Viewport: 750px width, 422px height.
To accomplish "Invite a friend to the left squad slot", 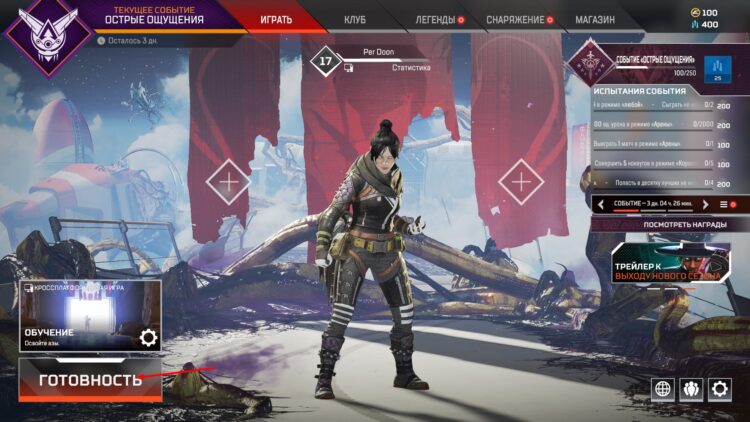I will 228,182.
